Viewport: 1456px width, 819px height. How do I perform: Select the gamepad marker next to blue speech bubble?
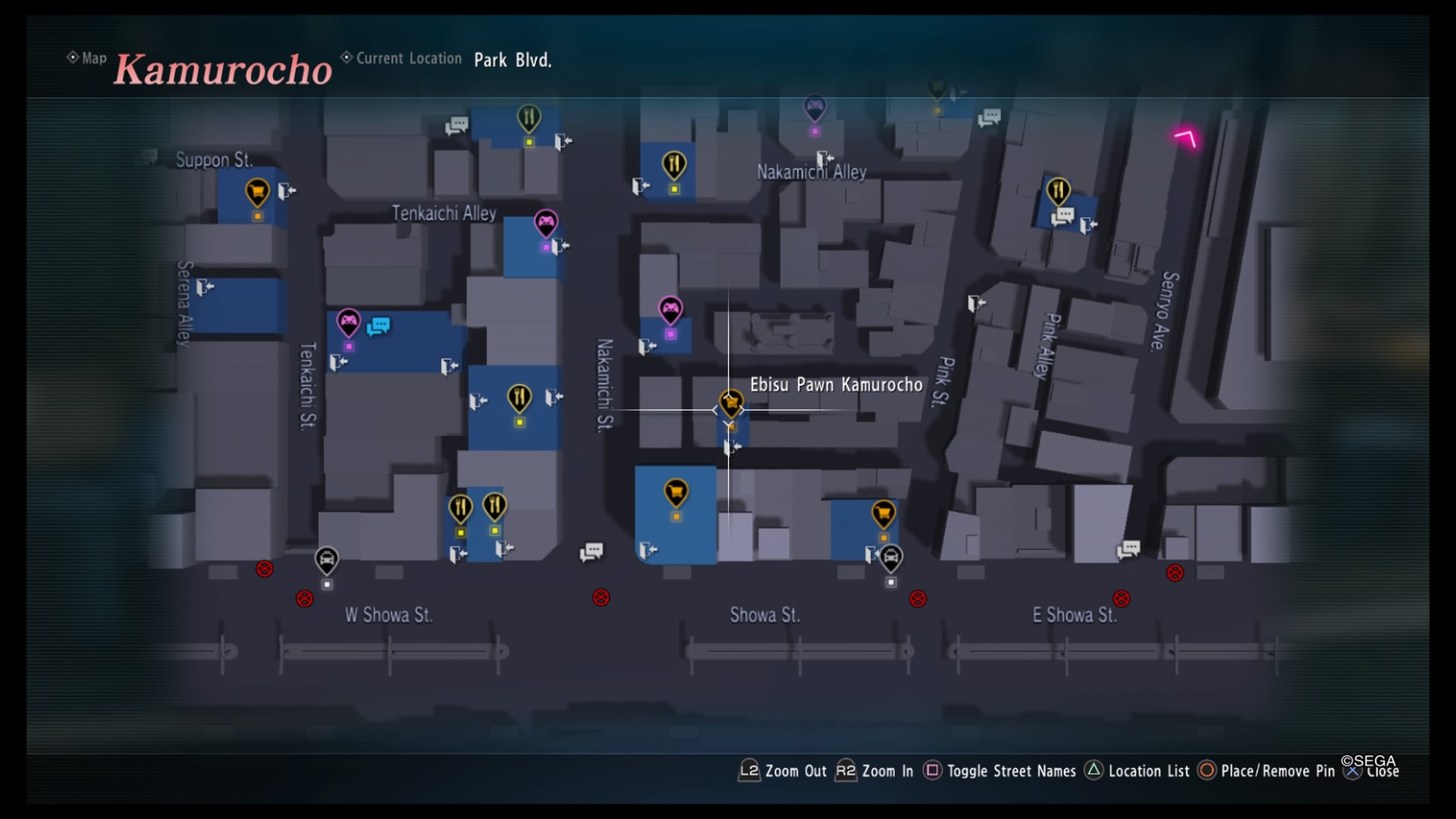(349, 322)
